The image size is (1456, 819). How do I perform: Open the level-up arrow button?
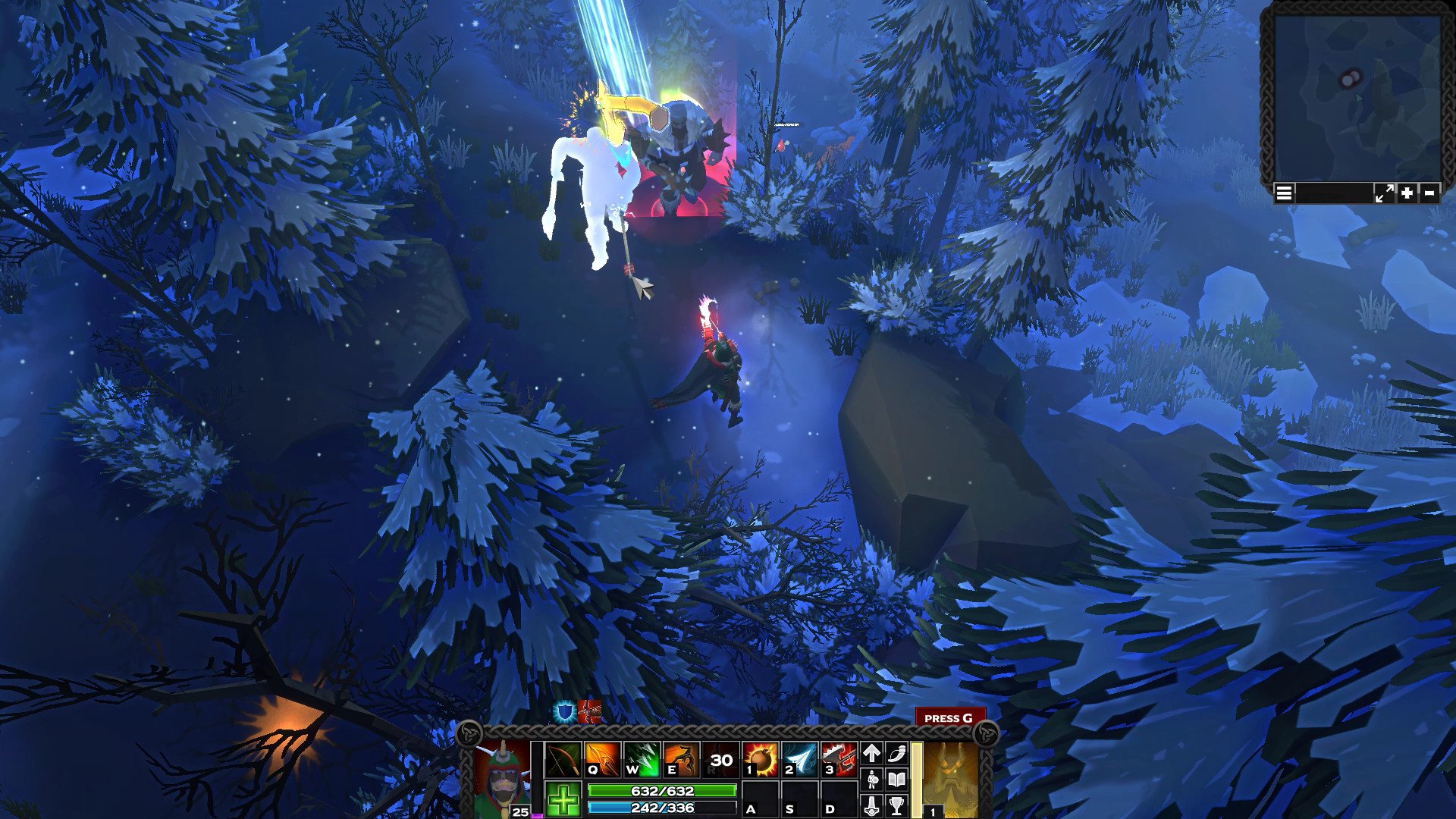pos(872,753)
